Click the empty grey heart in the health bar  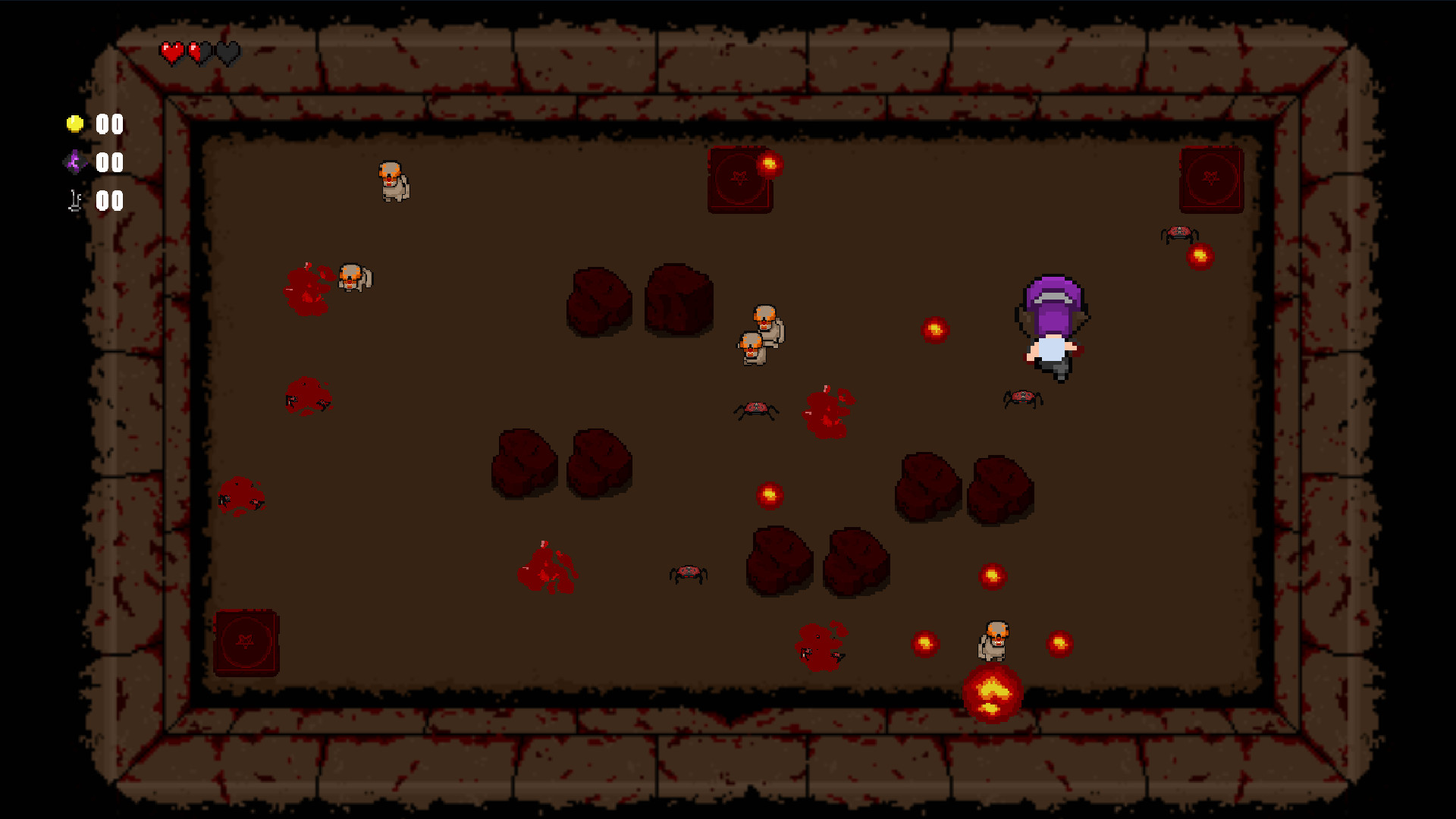coord(227,54)
